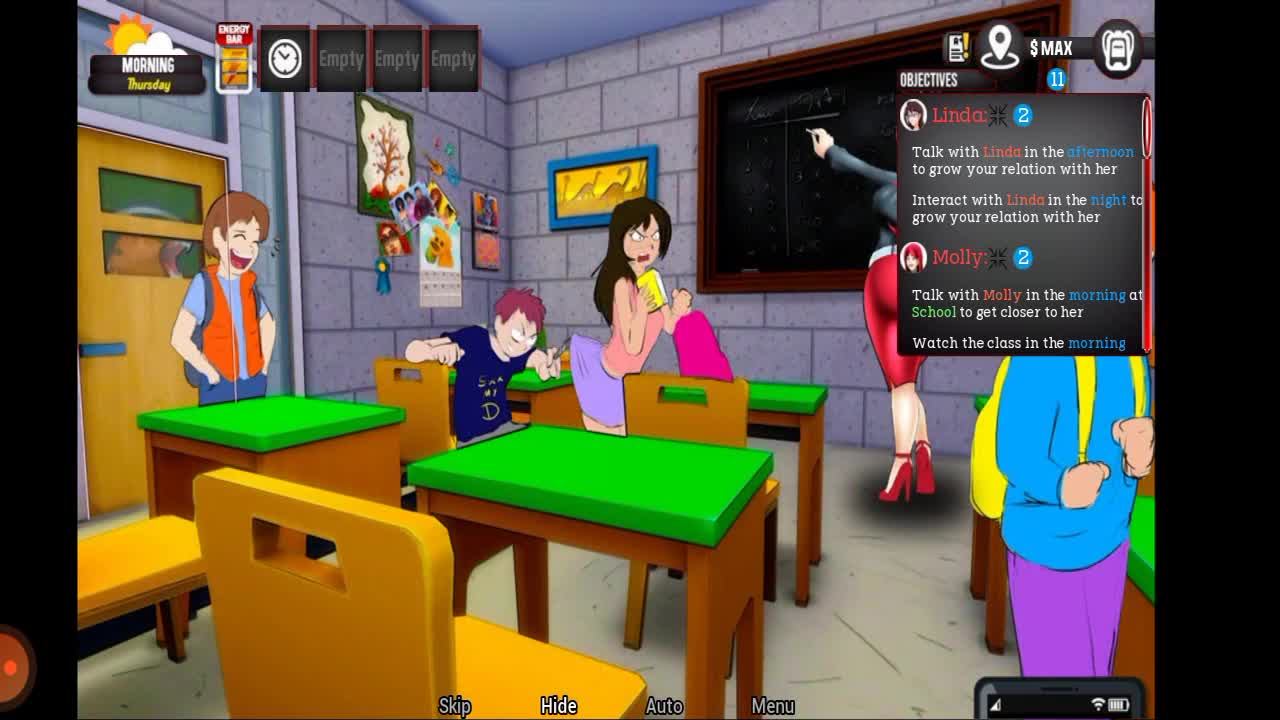1280x720 pixels.
Task: Click the clock item slot
Action: click(x=285, y=59)
